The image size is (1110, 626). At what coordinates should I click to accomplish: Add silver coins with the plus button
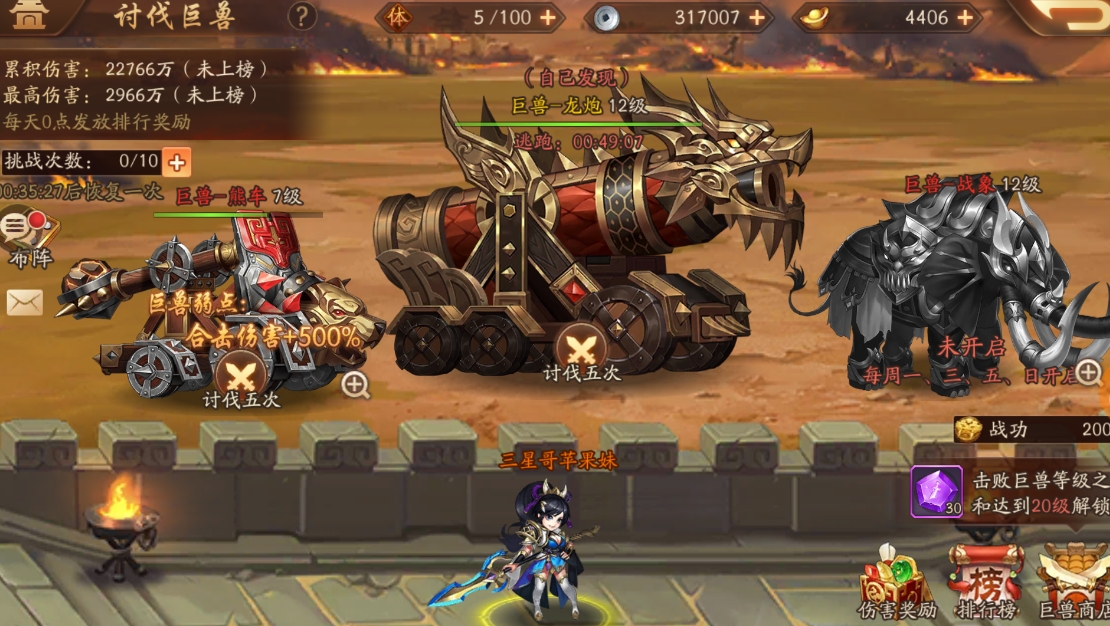pyautogui.click(x=757, y=17)
